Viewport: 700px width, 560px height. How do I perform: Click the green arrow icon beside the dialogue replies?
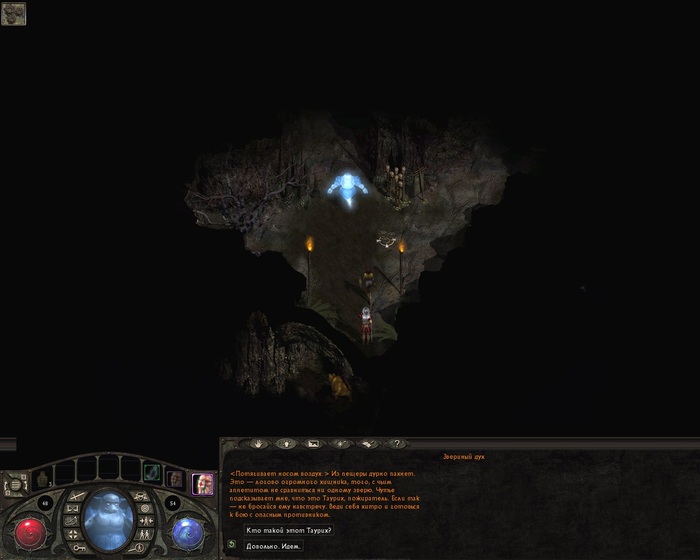pos(232,545)
